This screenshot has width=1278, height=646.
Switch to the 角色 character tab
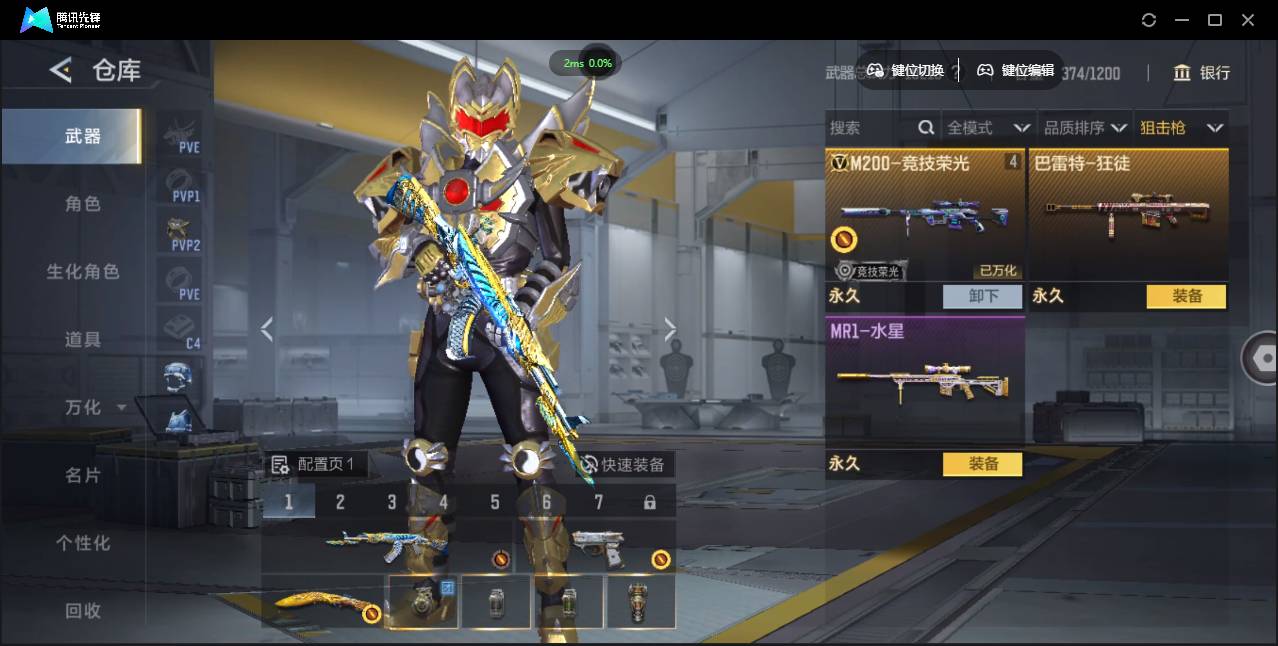coord(83,204)
